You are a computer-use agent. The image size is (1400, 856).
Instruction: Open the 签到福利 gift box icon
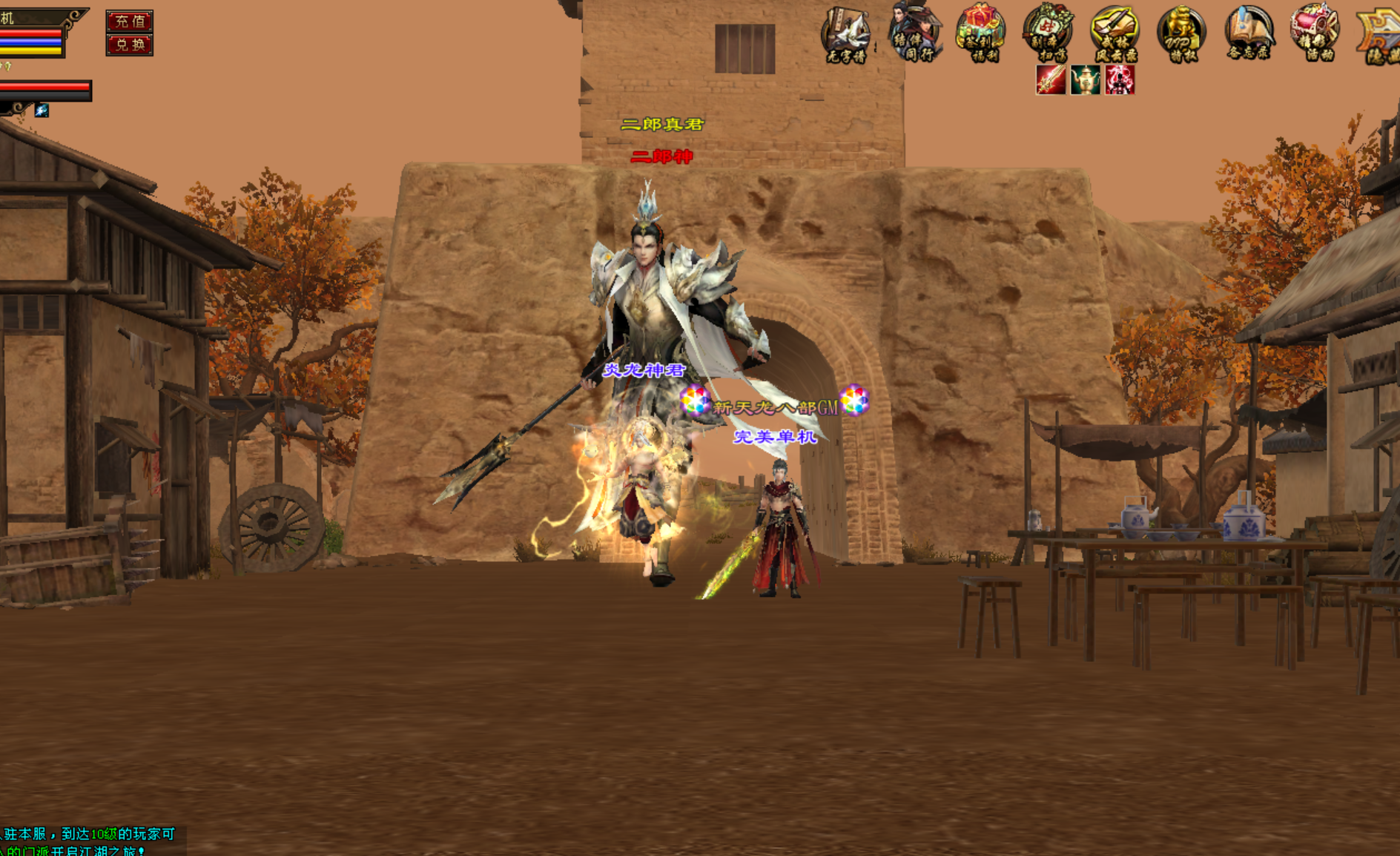[980, 33]
